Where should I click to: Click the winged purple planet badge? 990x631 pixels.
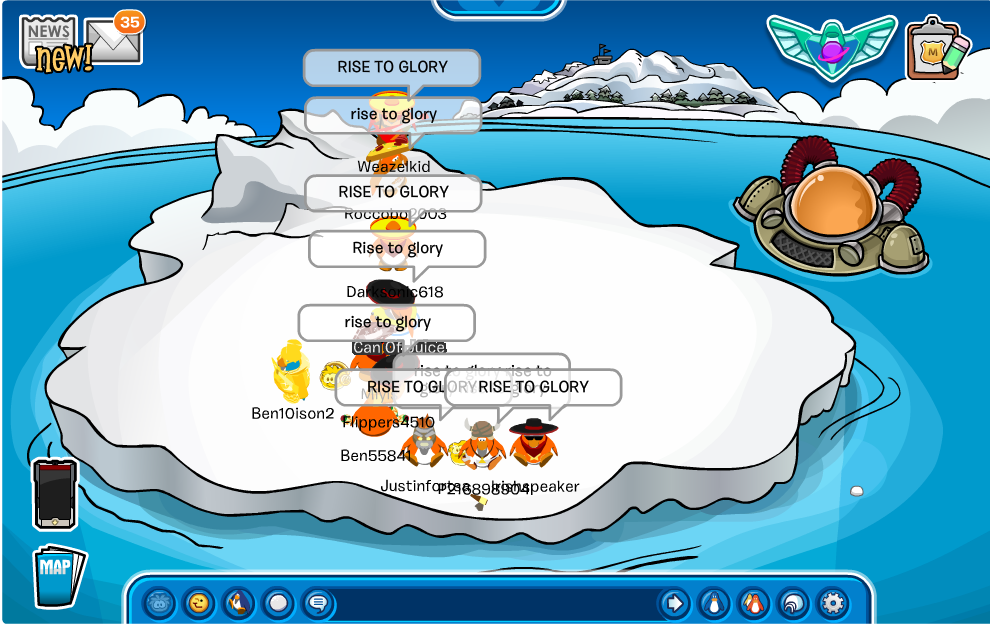[x=831, y=47]
